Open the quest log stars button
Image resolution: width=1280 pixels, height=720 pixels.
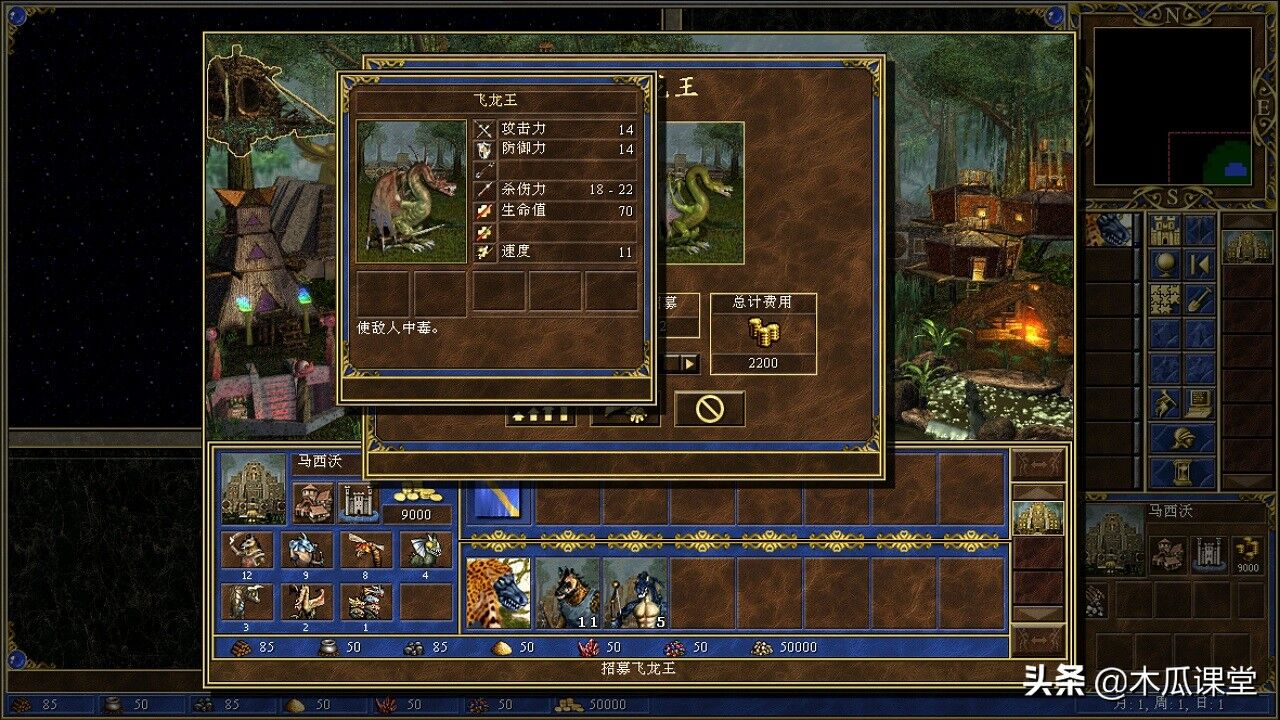[x=1163, y=299]
